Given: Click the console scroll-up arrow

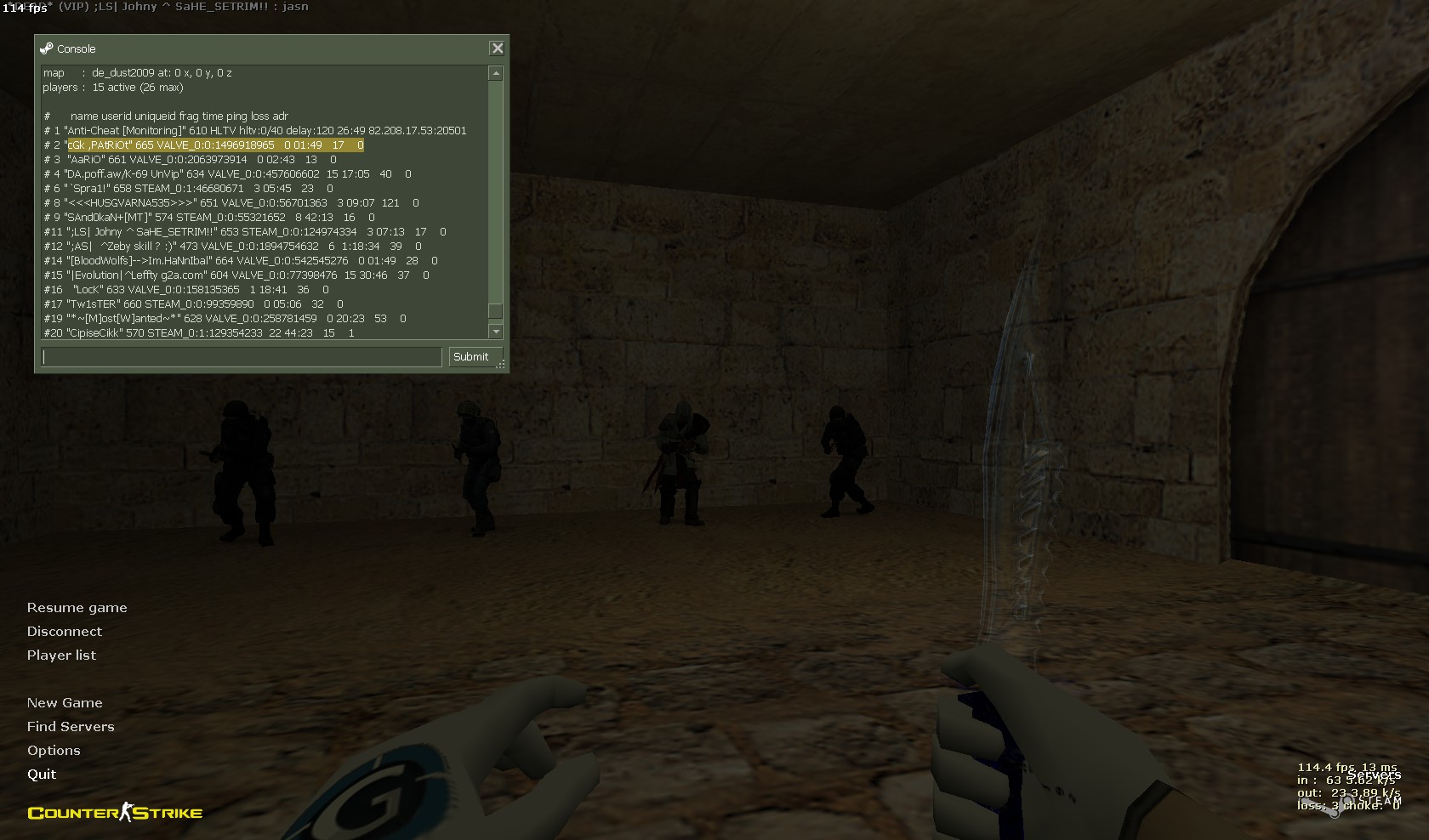Looking at the screenshot, I should tap(496, 74).
